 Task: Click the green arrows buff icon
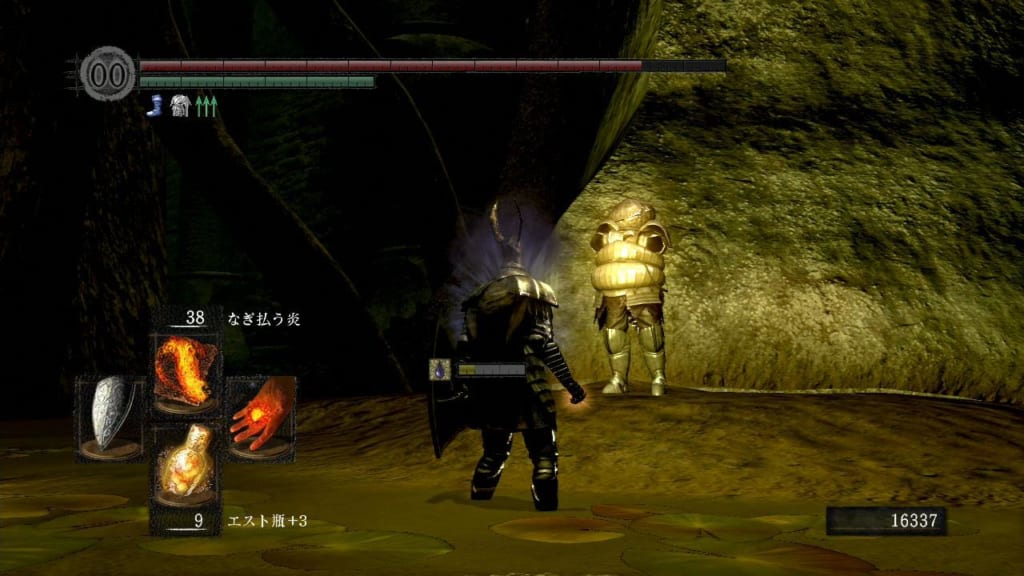tap(206, 105)
